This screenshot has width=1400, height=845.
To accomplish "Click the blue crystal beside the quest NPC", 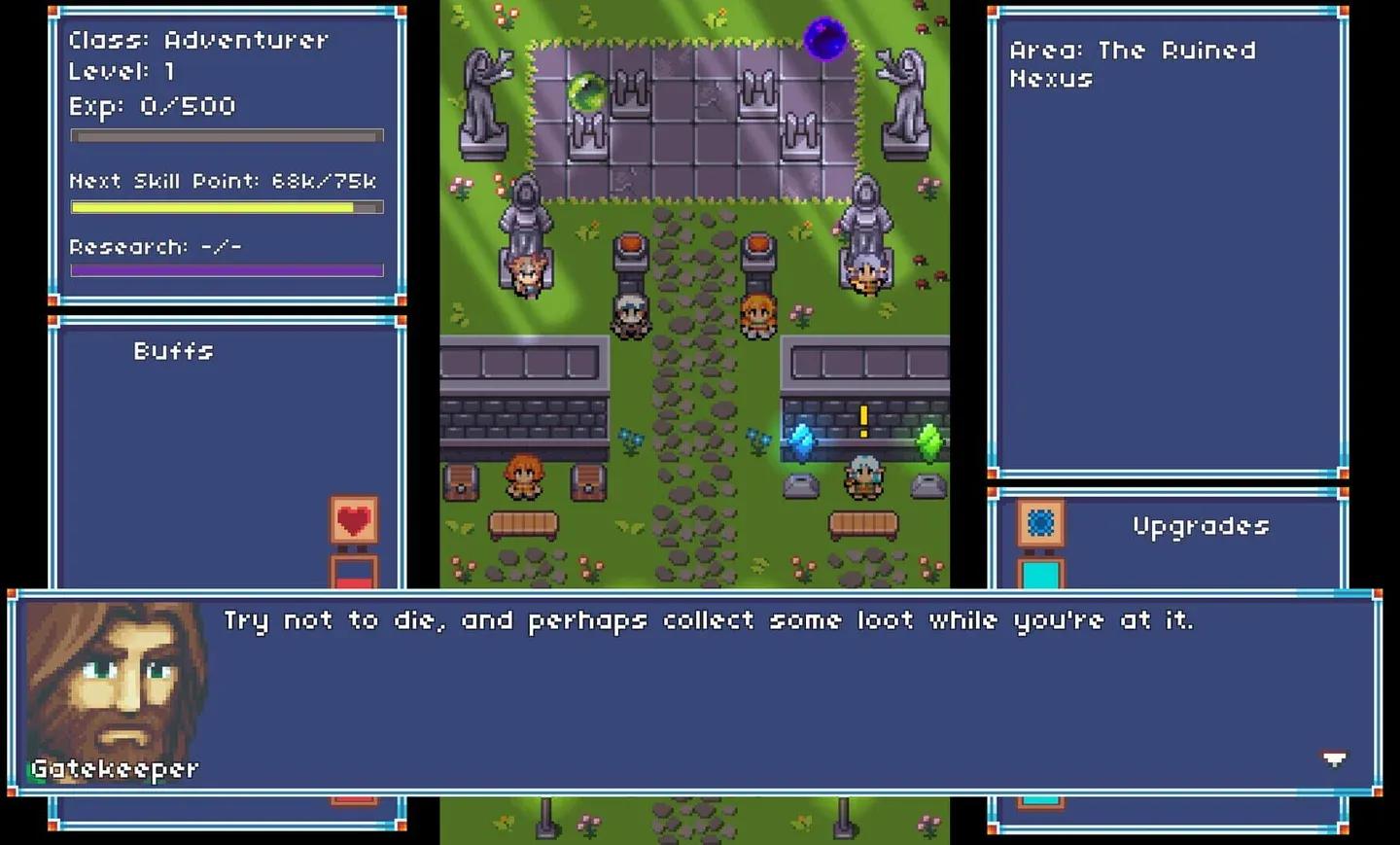I will click(800, 440).
